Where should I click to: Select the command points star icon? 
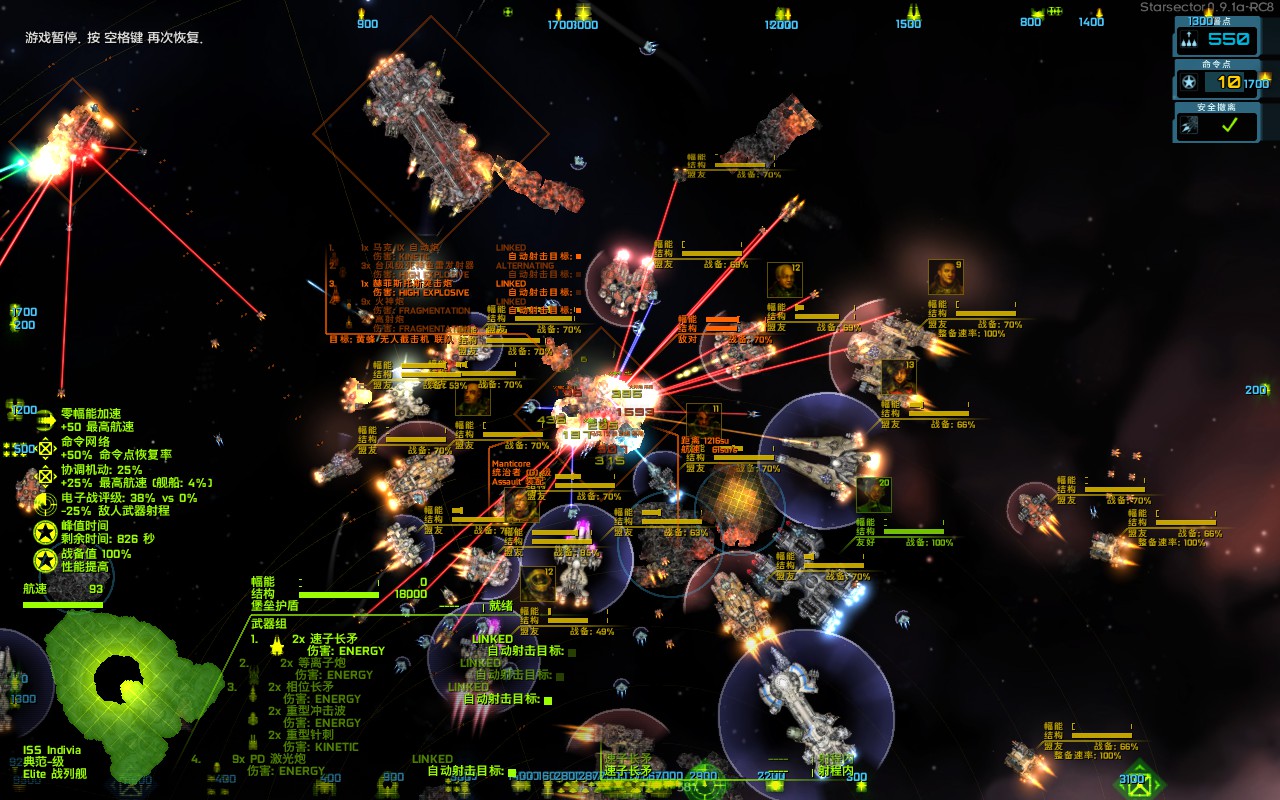(1189, 83)
